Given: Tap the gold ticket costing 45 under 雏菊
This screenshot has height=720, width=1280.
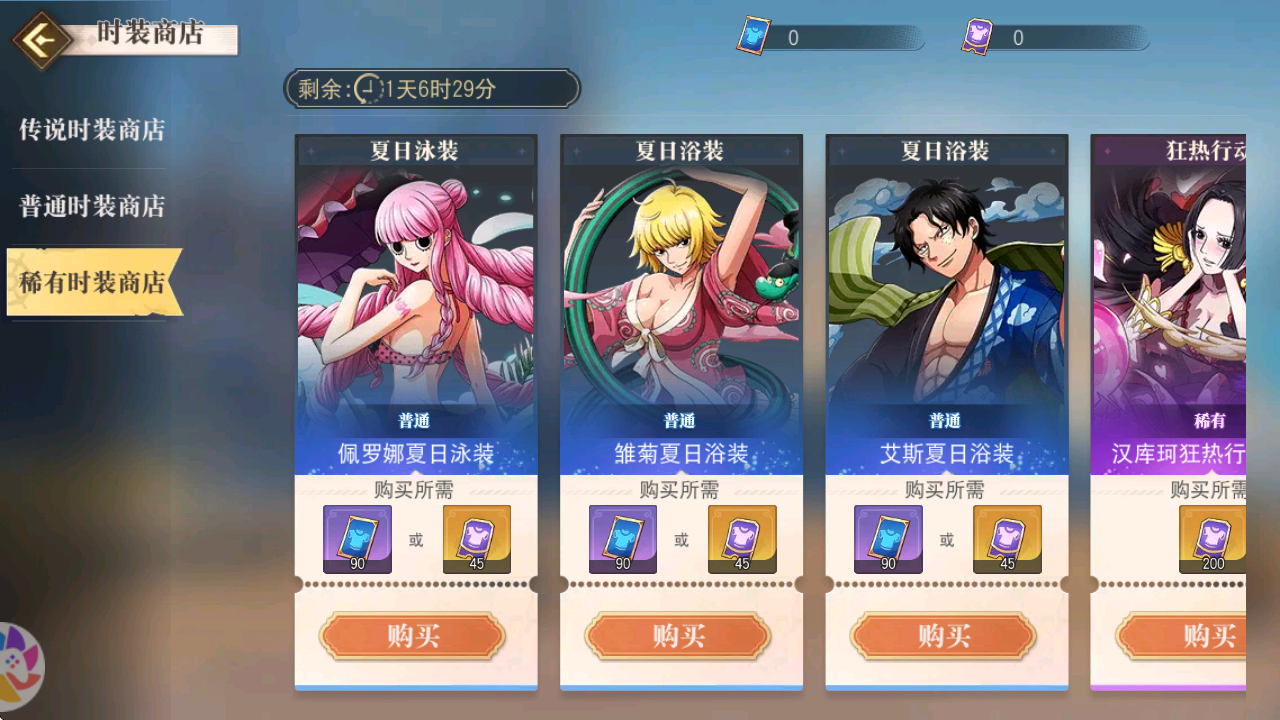Looking at the screenshot, I should [x=742, y=539].
